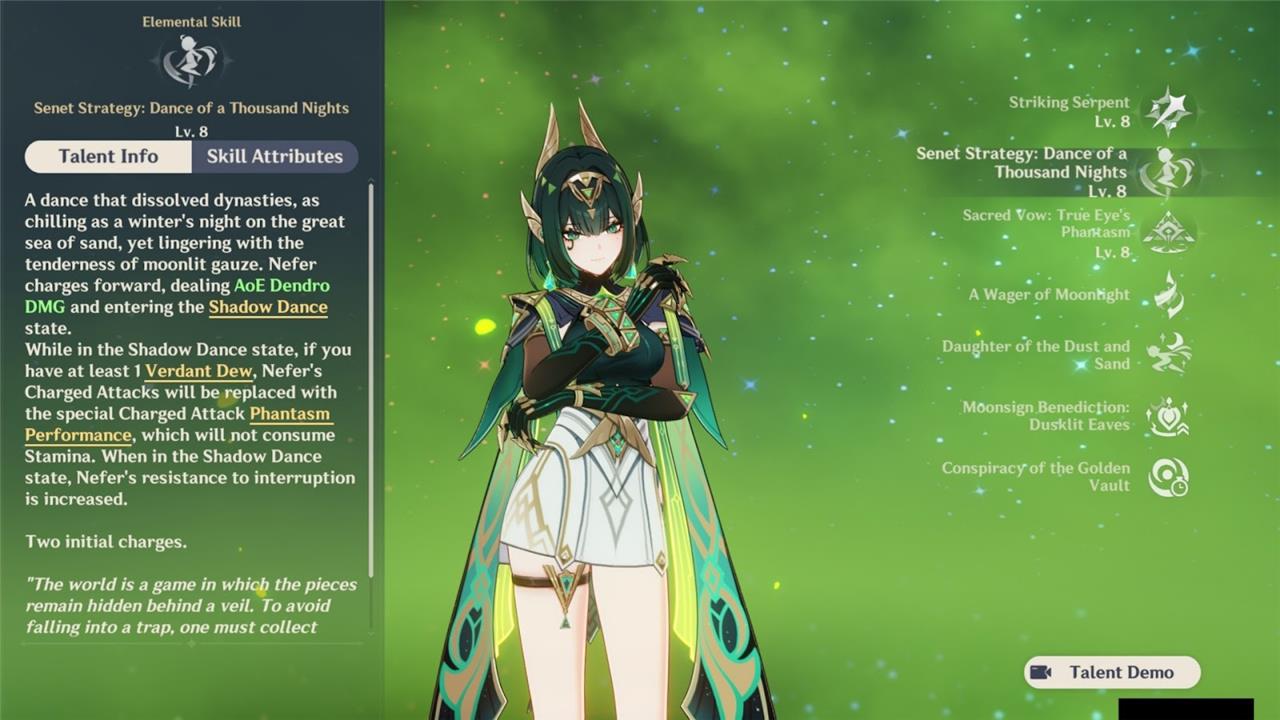Switch to the Talent Info tab

[108, 156]
